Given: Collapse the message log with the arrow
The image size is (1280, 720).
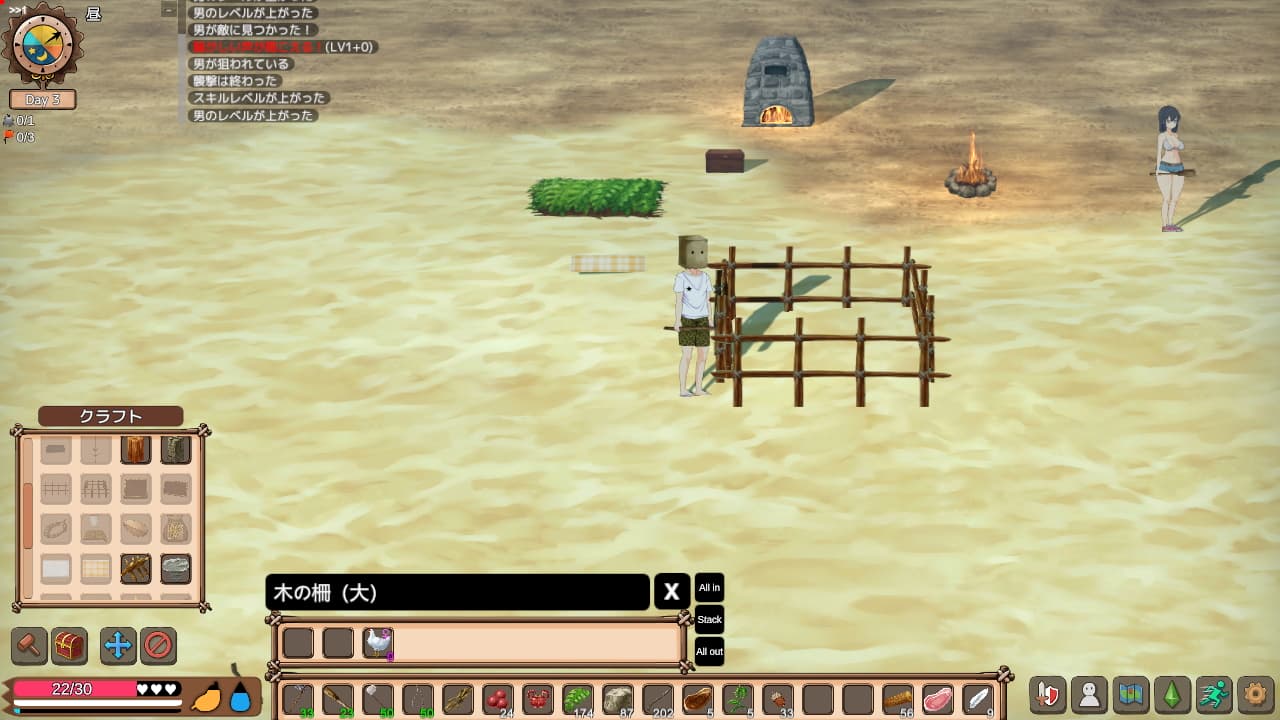Looking at the screenshot, I should pos(166,10).
